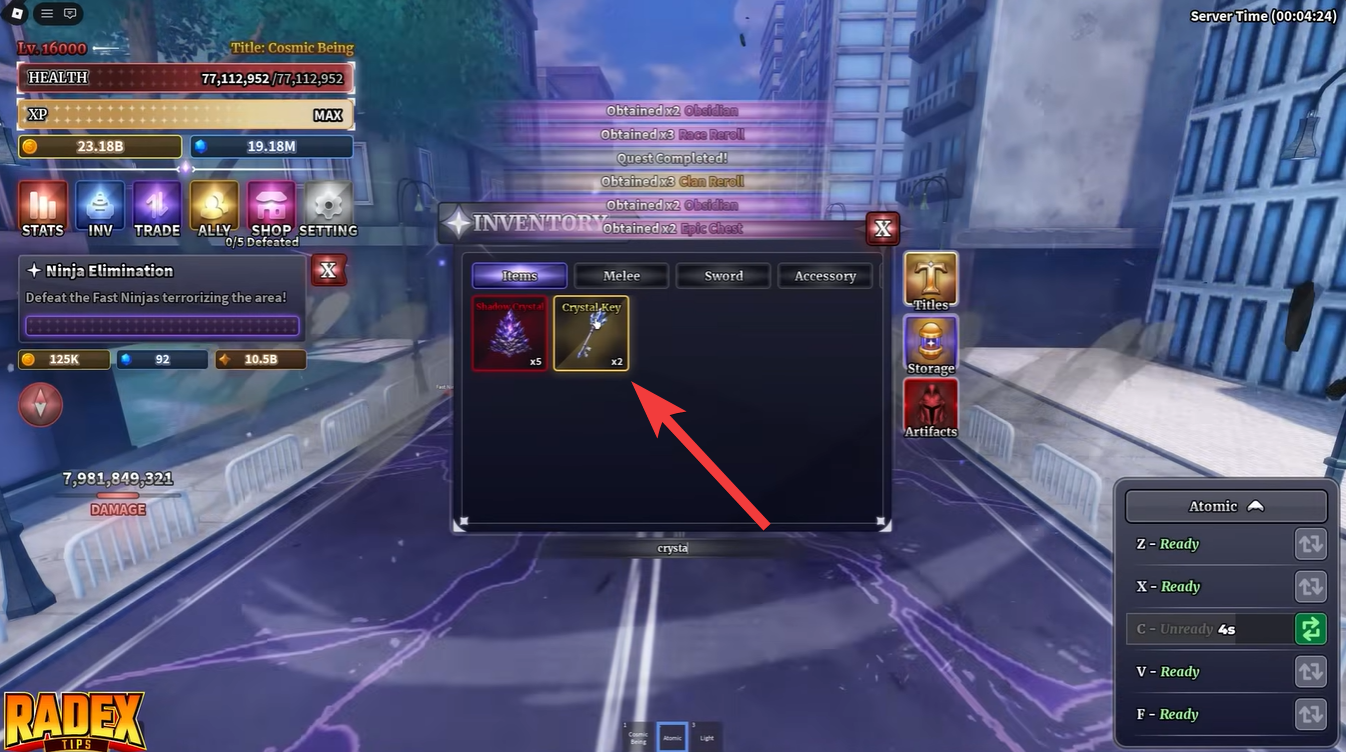Switch to the Melee tab
The image size is (1346, 752).
point(621,275)
